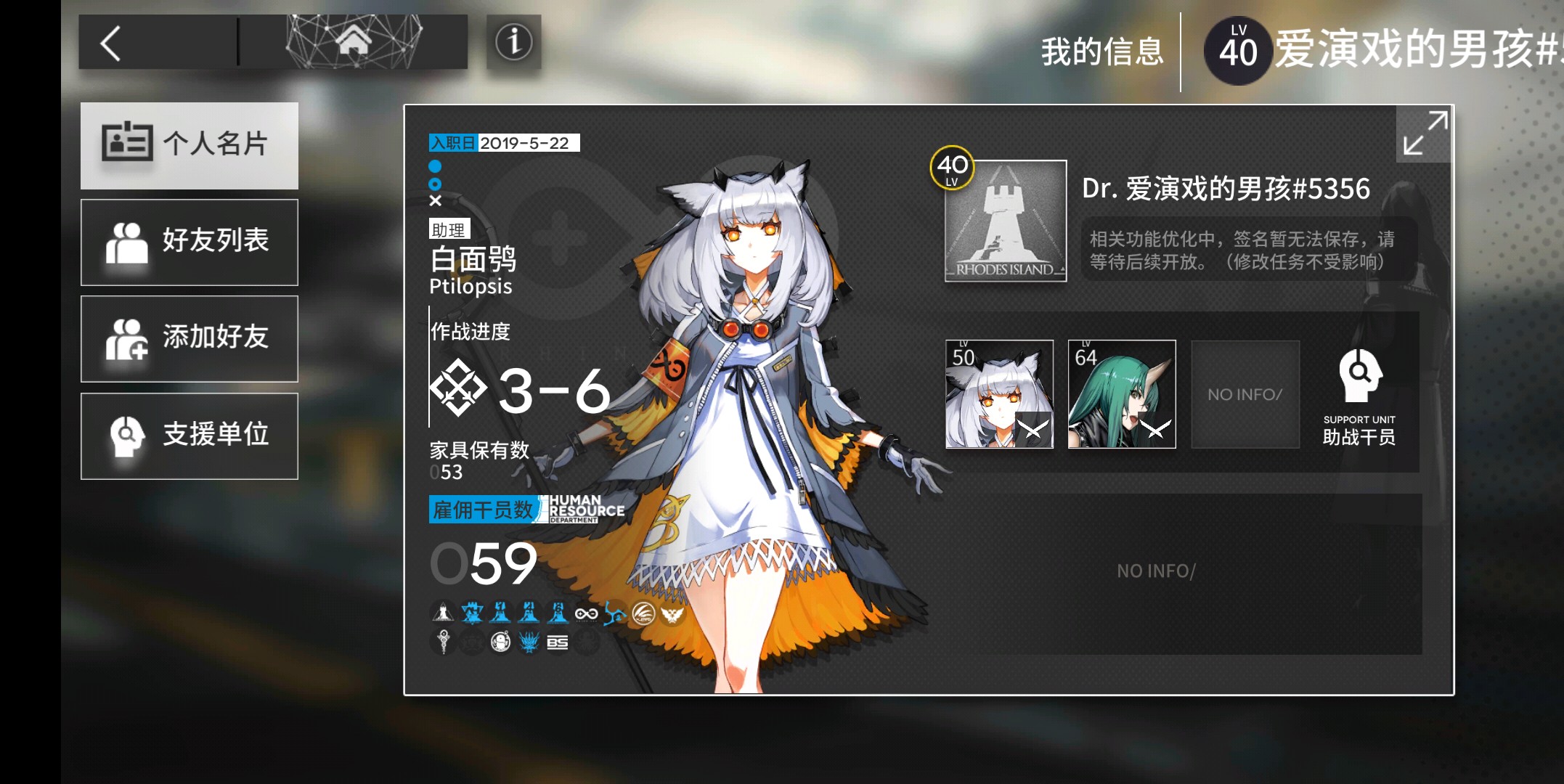The height and width of the screenshot is (784, 1564).
Task: Tap the caduceus staff medal icon
Action: pos(445,643)
